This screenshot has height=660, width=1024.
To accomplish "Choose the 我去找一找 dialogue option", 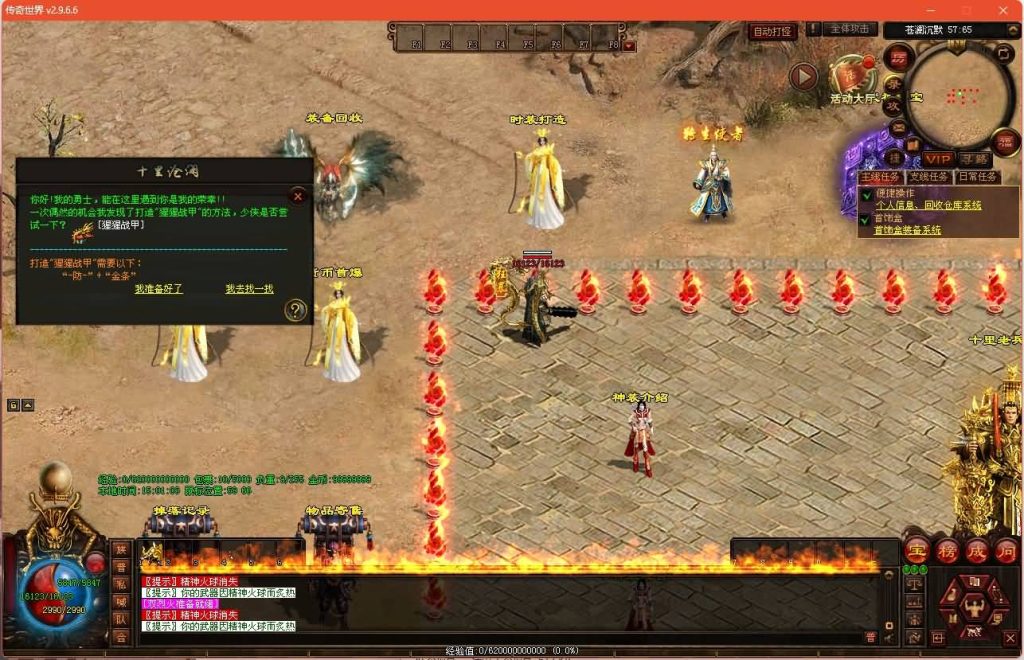I will [x=249, y=289].
